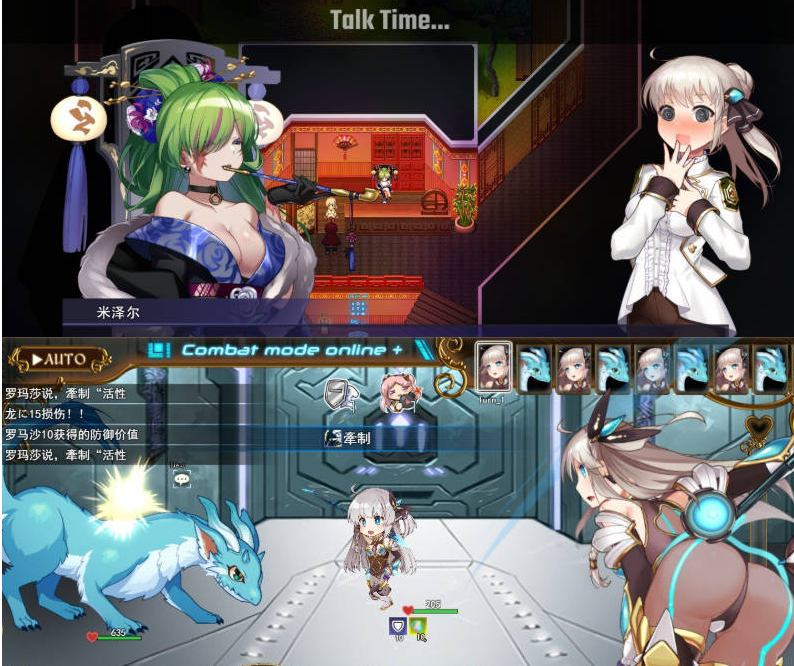Inspect the shield defense buff icon
Viewport: 794px width, 666px height.
click(x=397, y=627)
